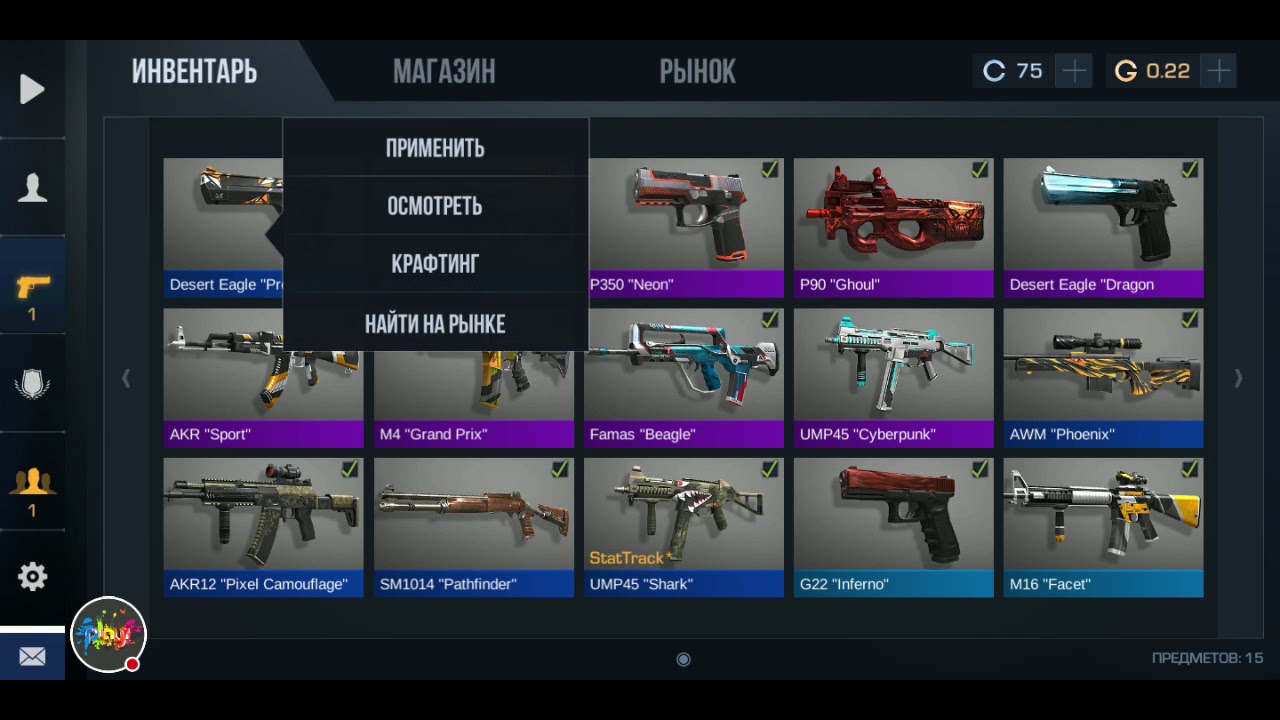Add silver coins with the plus button
This screenshot has width=1280, height=720.
(x=1073, y=71)
